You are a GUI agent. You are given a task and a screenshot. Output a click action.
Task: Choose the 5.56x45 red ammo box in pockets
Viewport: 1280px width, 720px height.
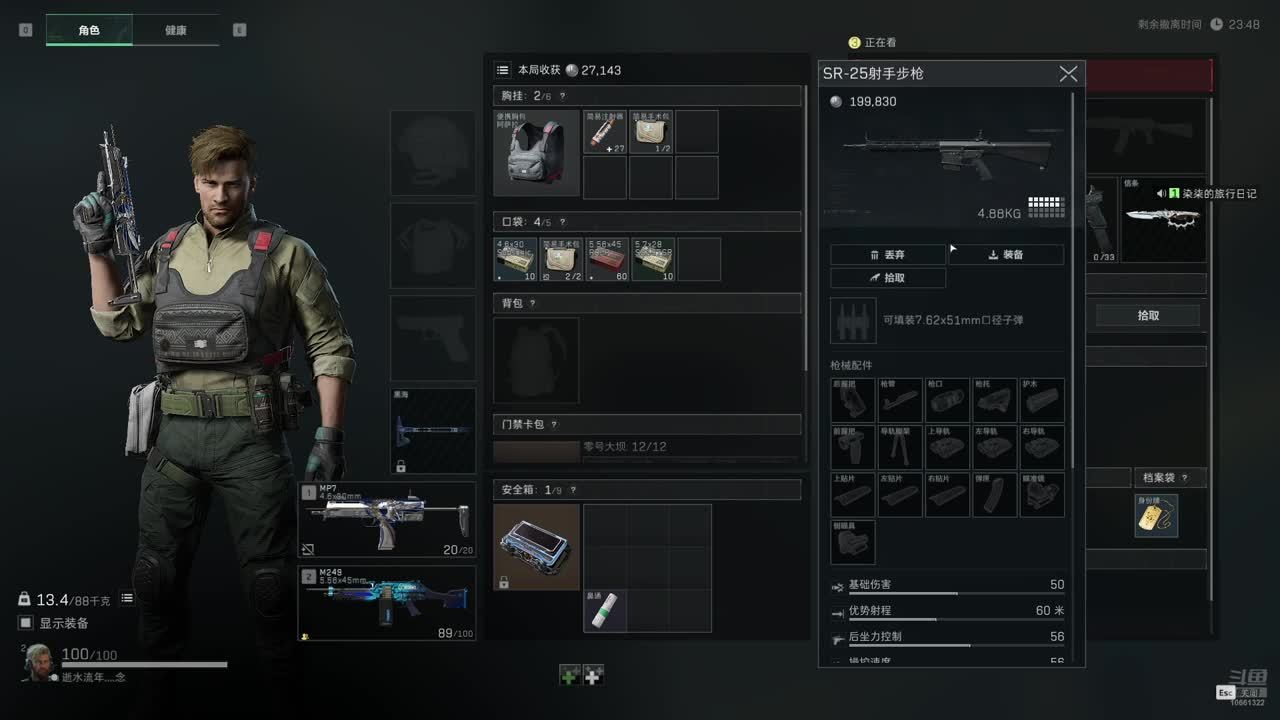click(607, 259)
